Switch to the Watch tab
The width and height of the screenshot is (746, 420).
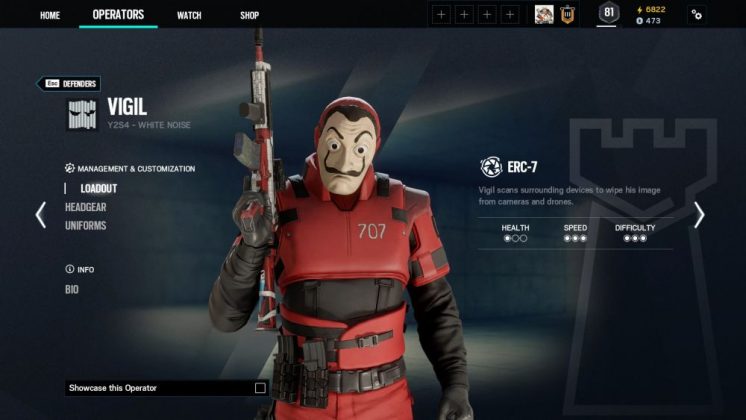click(x=189, y=15)
